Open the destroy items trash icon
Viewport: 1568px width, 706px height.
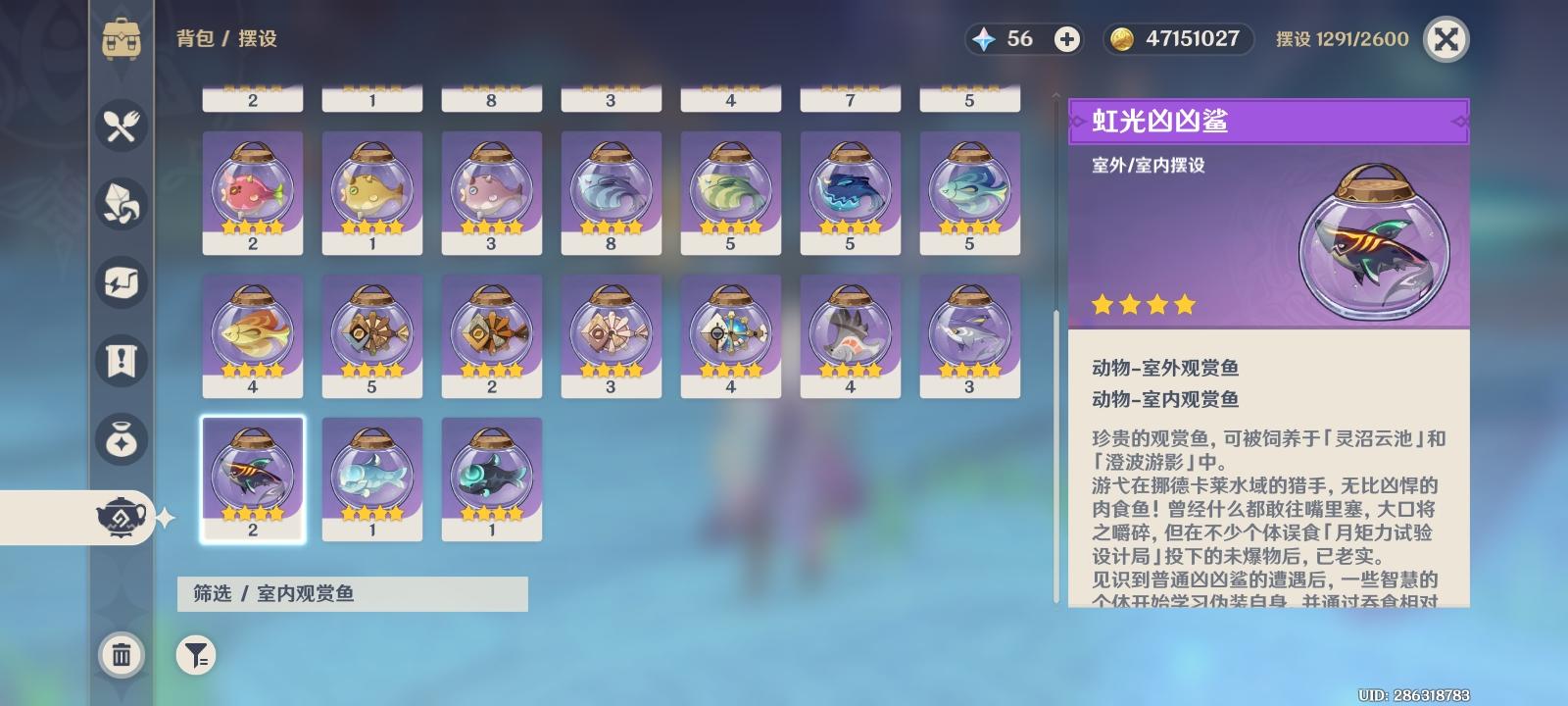pyautogui.click(x=121, y=658)
